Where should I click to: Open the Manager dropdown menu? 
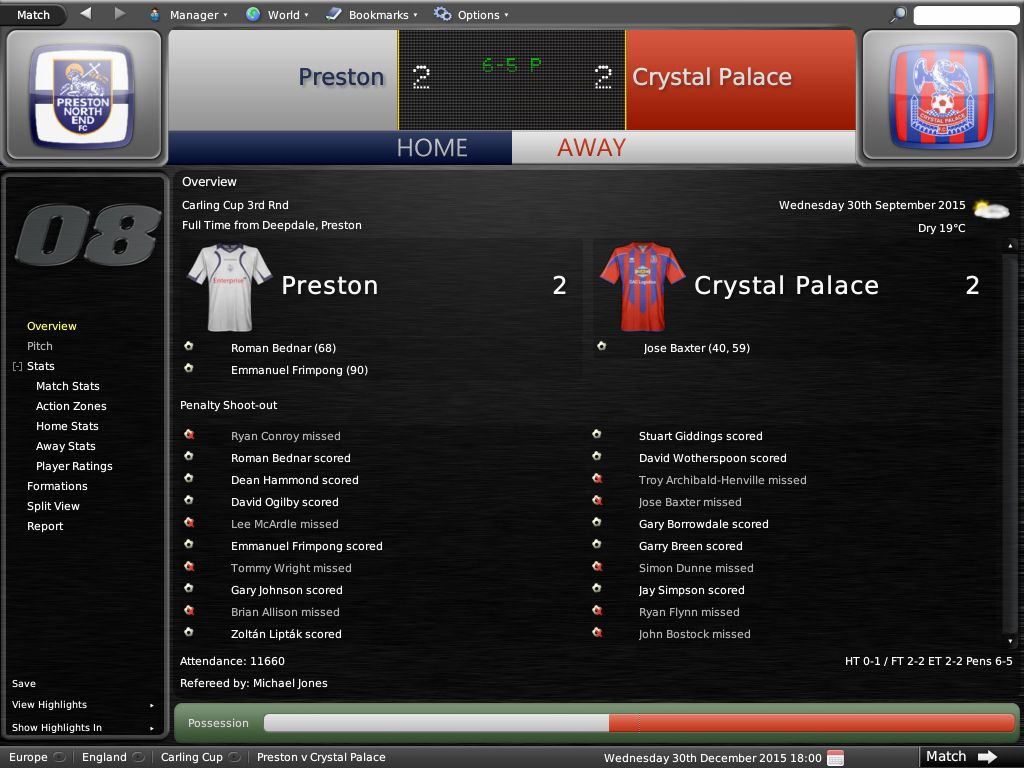(x=188, y=15)
